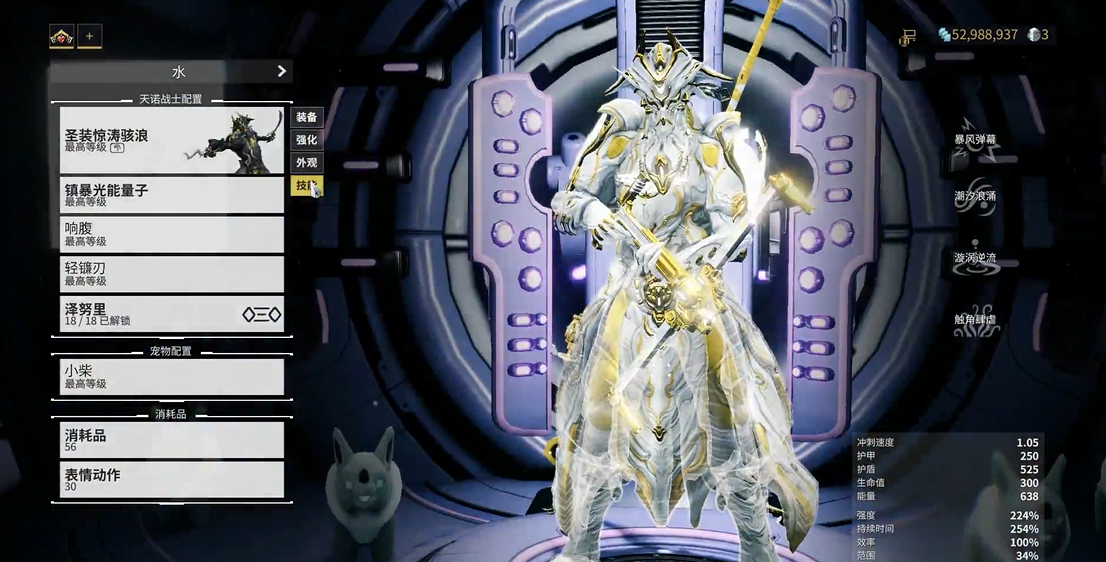Viewport: 1106px width, 562px height.
Task: Open the 泽努里 focus school entry
Action: [x=171, y=314]
